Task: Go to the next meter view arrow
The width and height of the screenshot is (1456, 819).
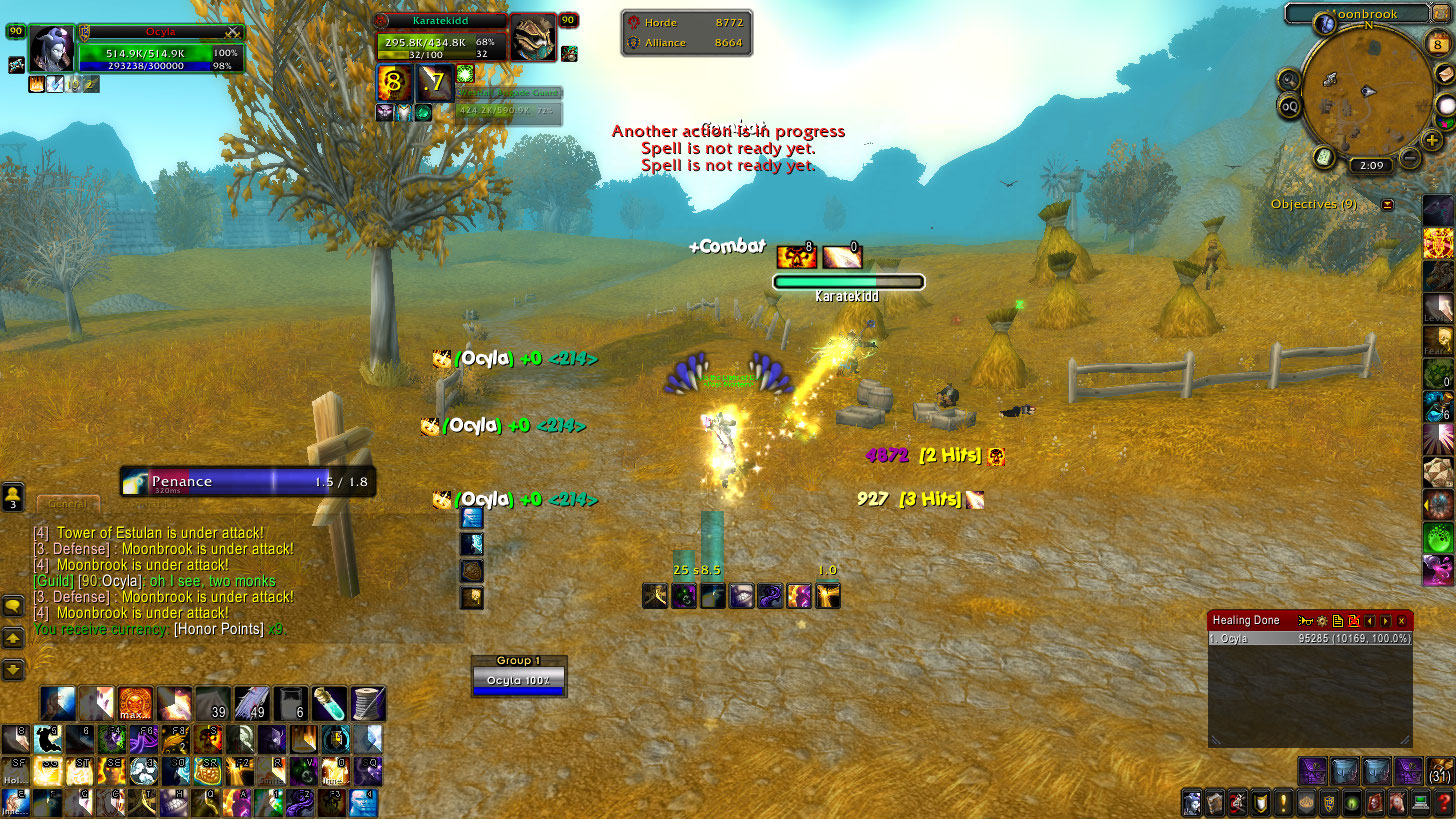Action: tap(1386, 621)
